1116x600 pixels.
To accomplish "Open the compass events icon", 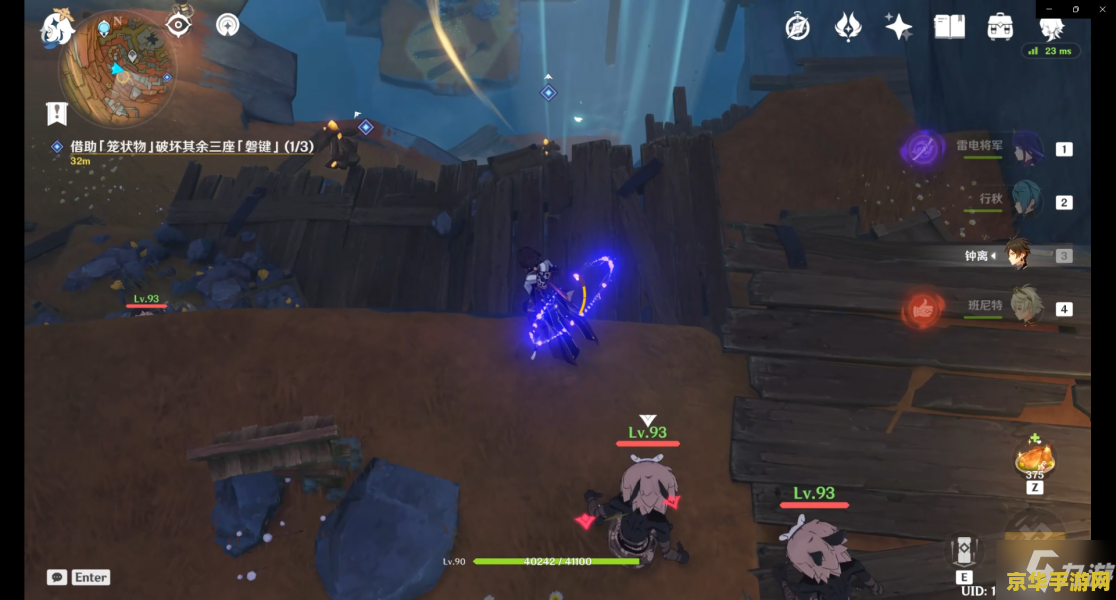I will [x=797, y=27].
